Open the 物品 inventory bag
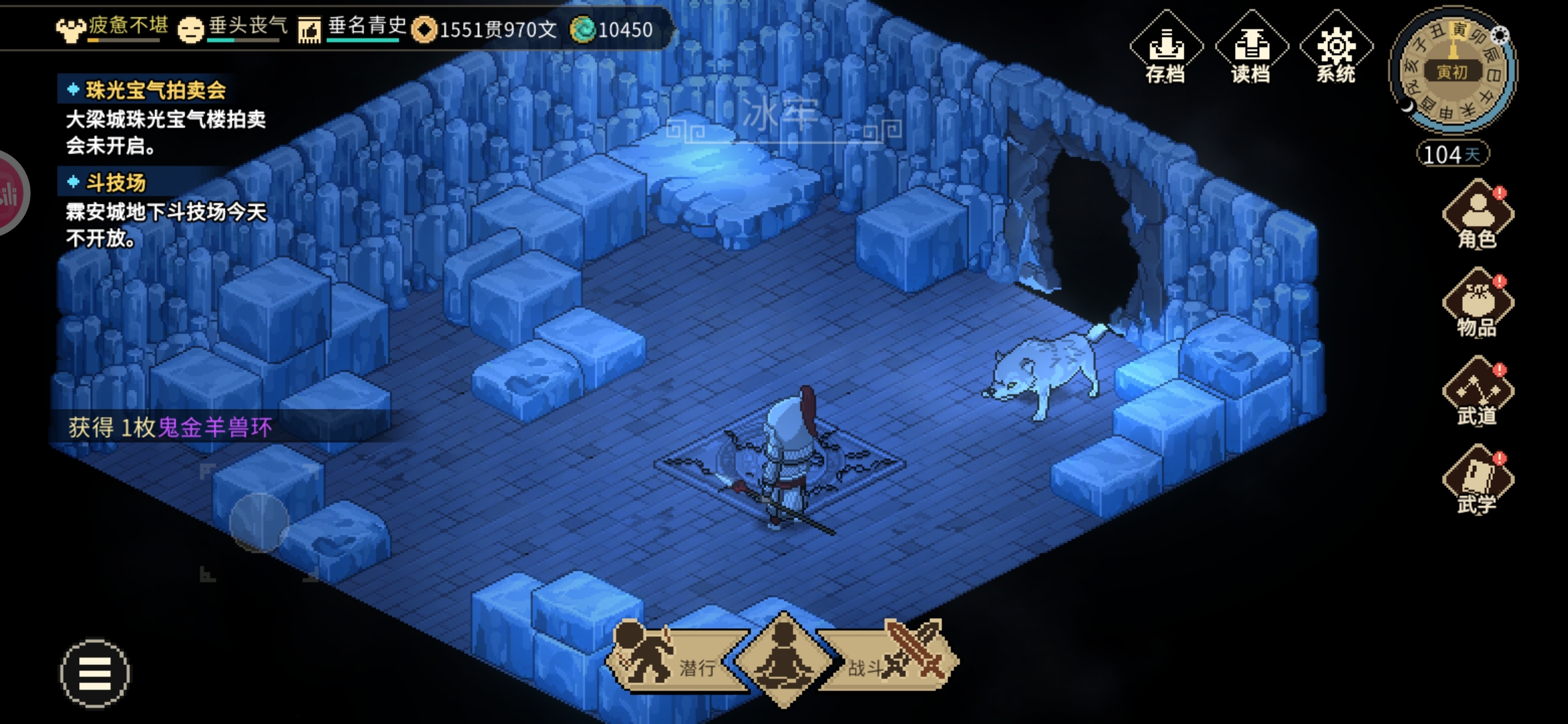 pyautogui.click(x=1478, y=304)
